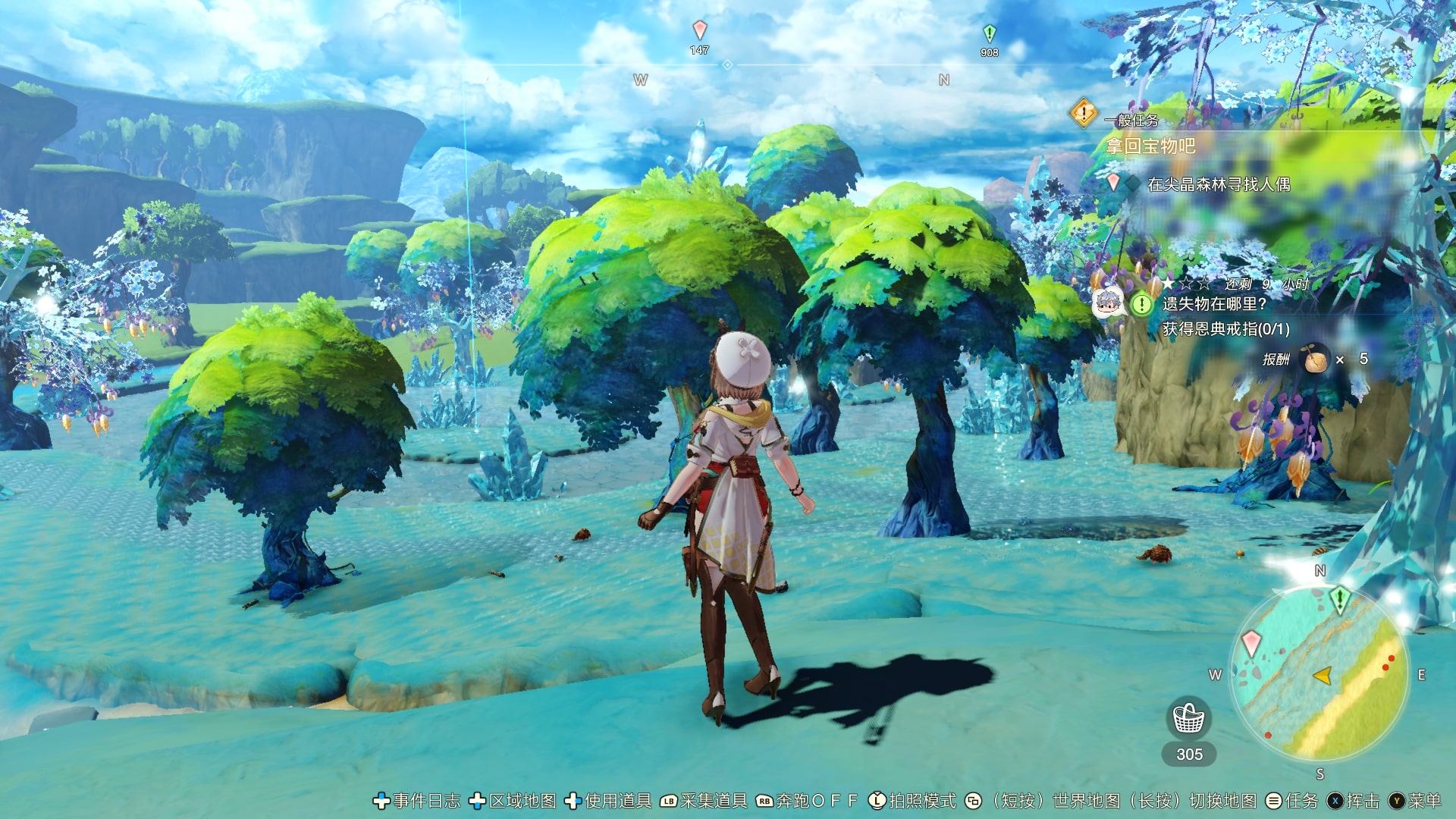
Task: Click the green compass marker labeled 908
Action: tap(989, 33)
